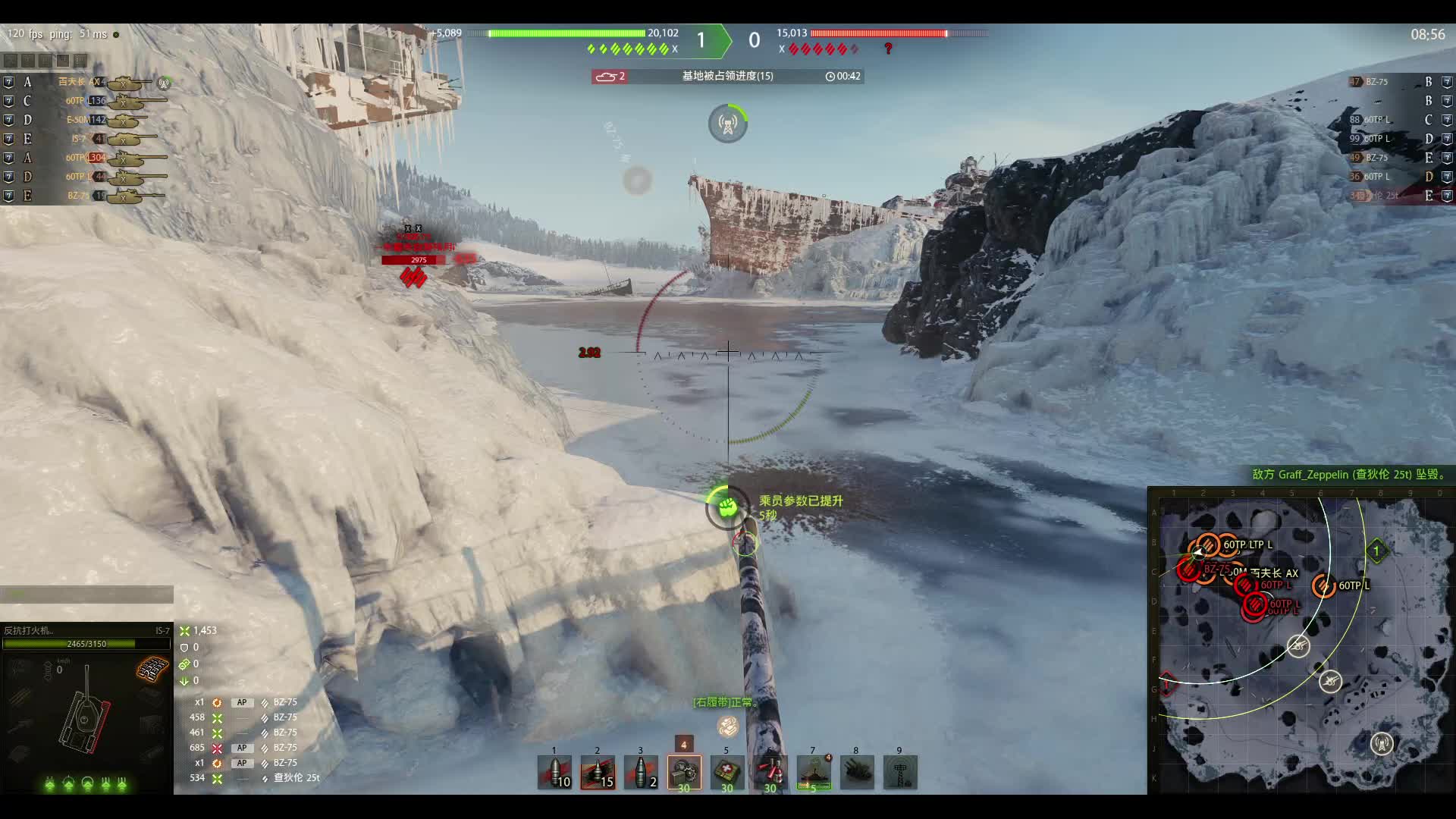
Task: Switch to the shell with 15 rounds
Action: click(x=598, y=773)
